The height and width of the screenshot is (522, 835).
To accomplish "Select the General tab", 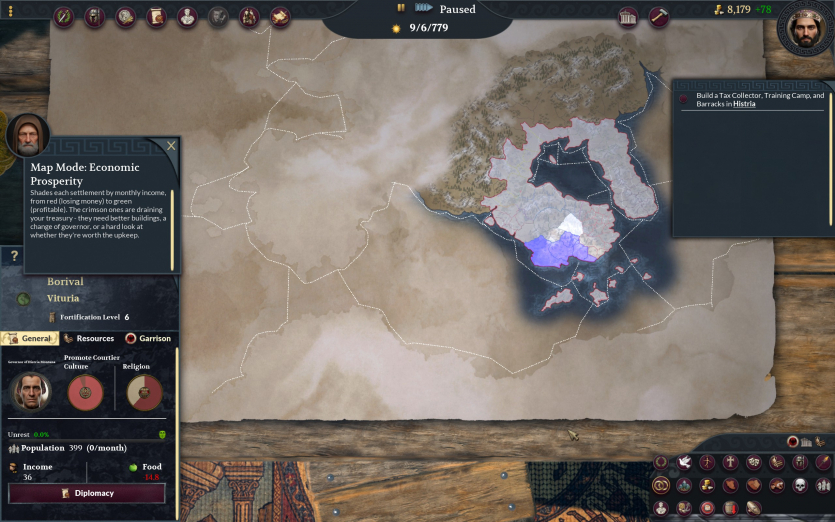I will (30, 338).
